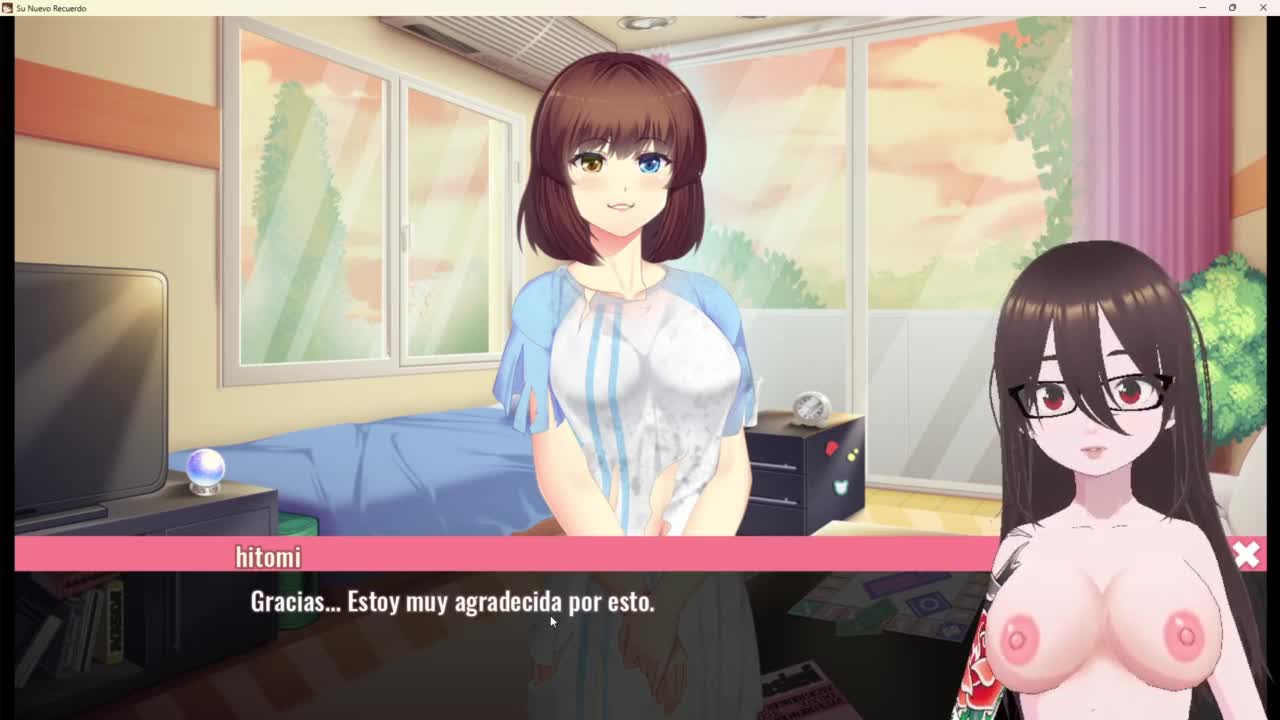Close the Su Nuevo Recuerdo window
The width and height of the screenshot is (1280, 720).
tap(1263, 8)
